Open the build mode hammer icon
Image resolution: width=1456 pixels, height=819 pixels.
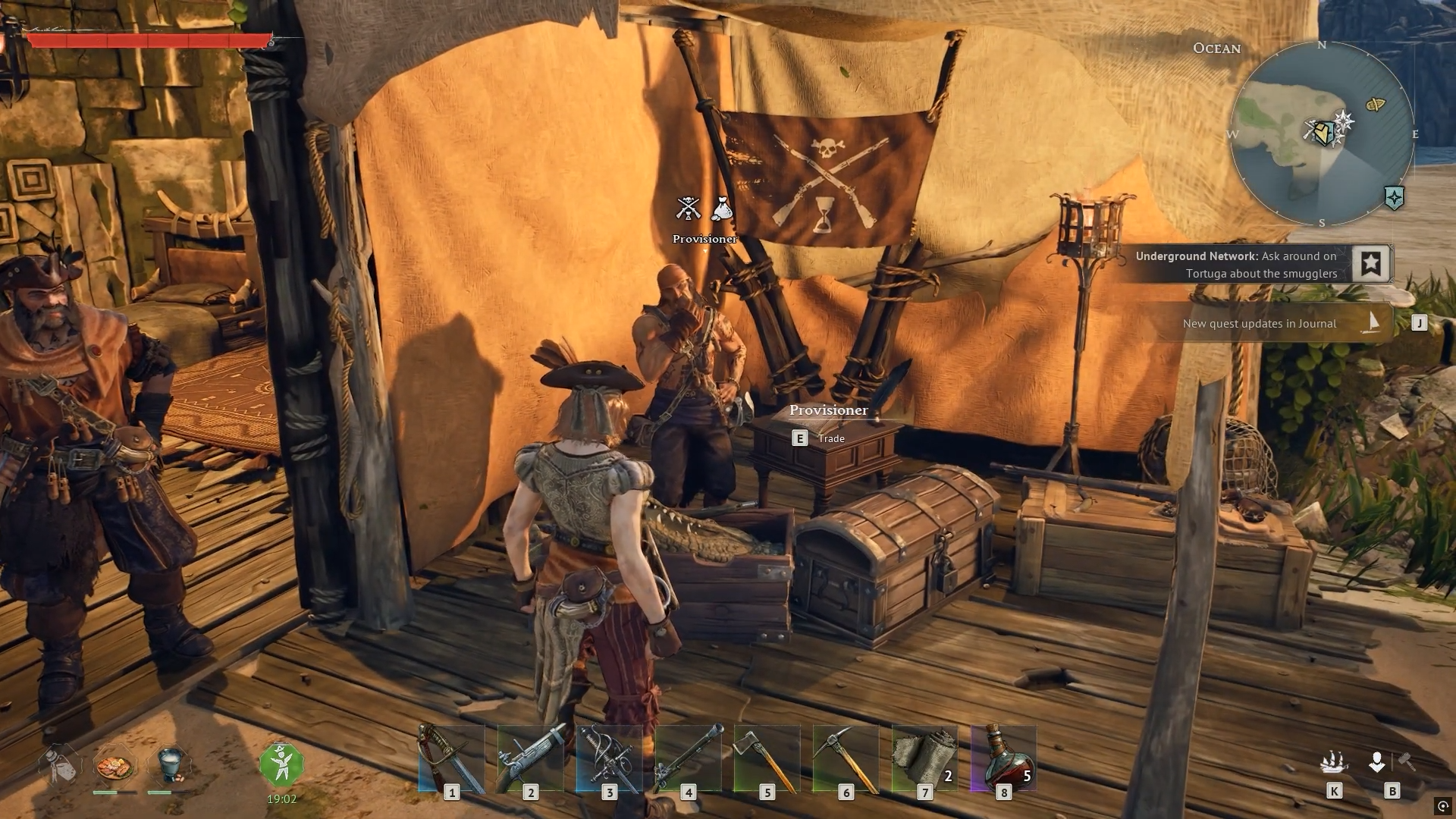[x=1407, y=761]
